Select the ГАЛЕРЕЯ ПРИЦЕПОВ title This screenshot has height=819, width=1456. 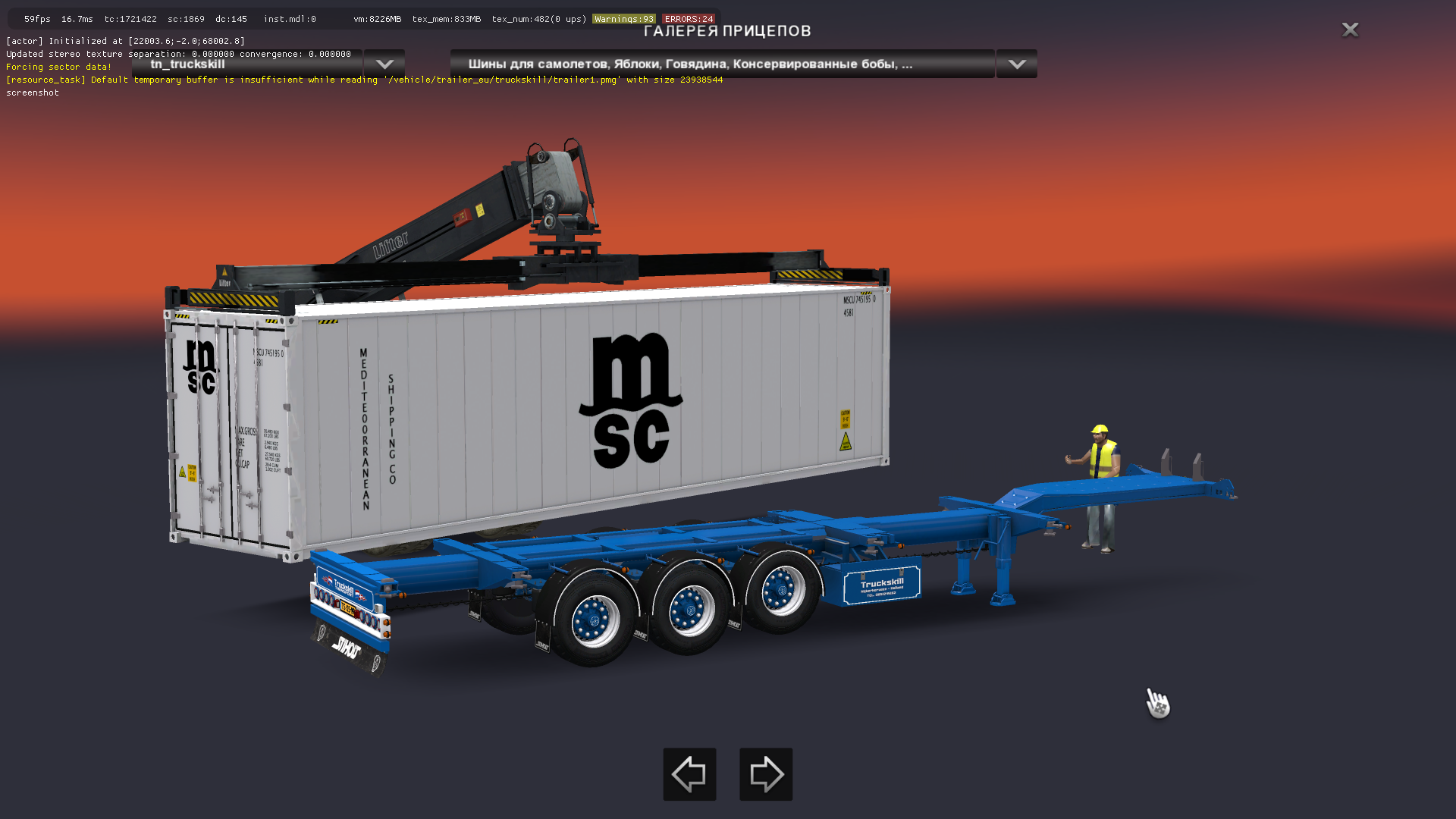[726, 31]
